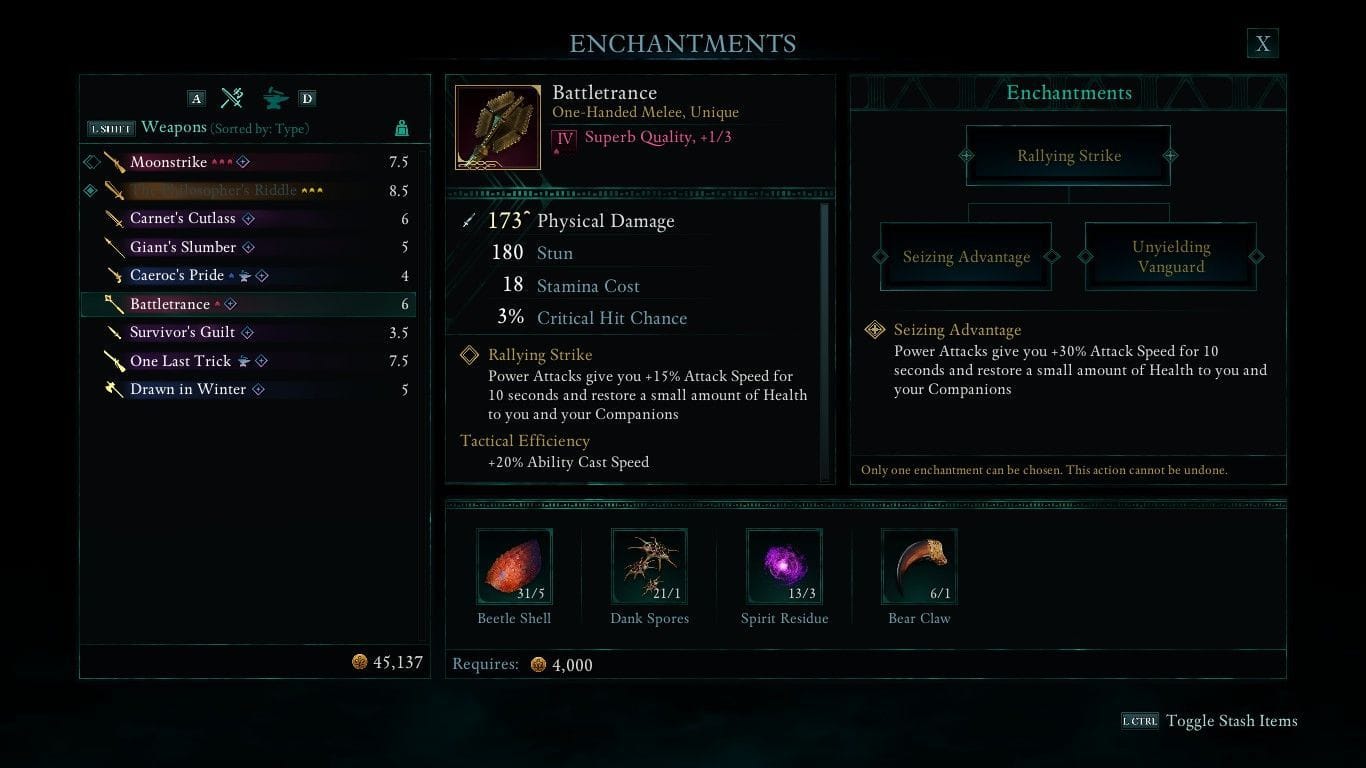Select the Seizing Advantage enchantment toggle
Screen dimensions: 1366x768
pyautogui.click(x=965, y=257)
